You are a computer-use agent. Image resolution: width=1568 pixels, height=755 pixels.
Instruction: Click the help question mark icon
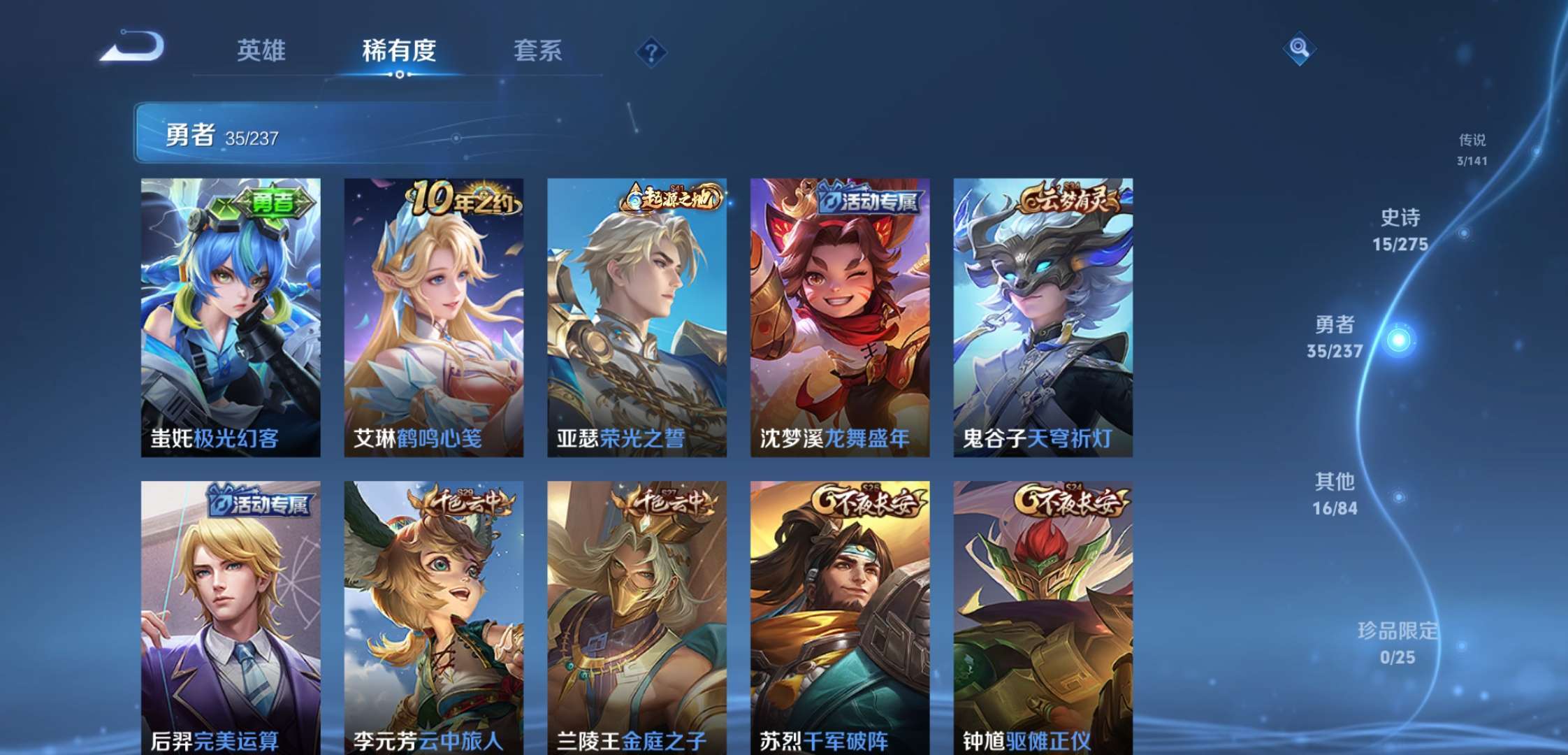click(651, 50)
